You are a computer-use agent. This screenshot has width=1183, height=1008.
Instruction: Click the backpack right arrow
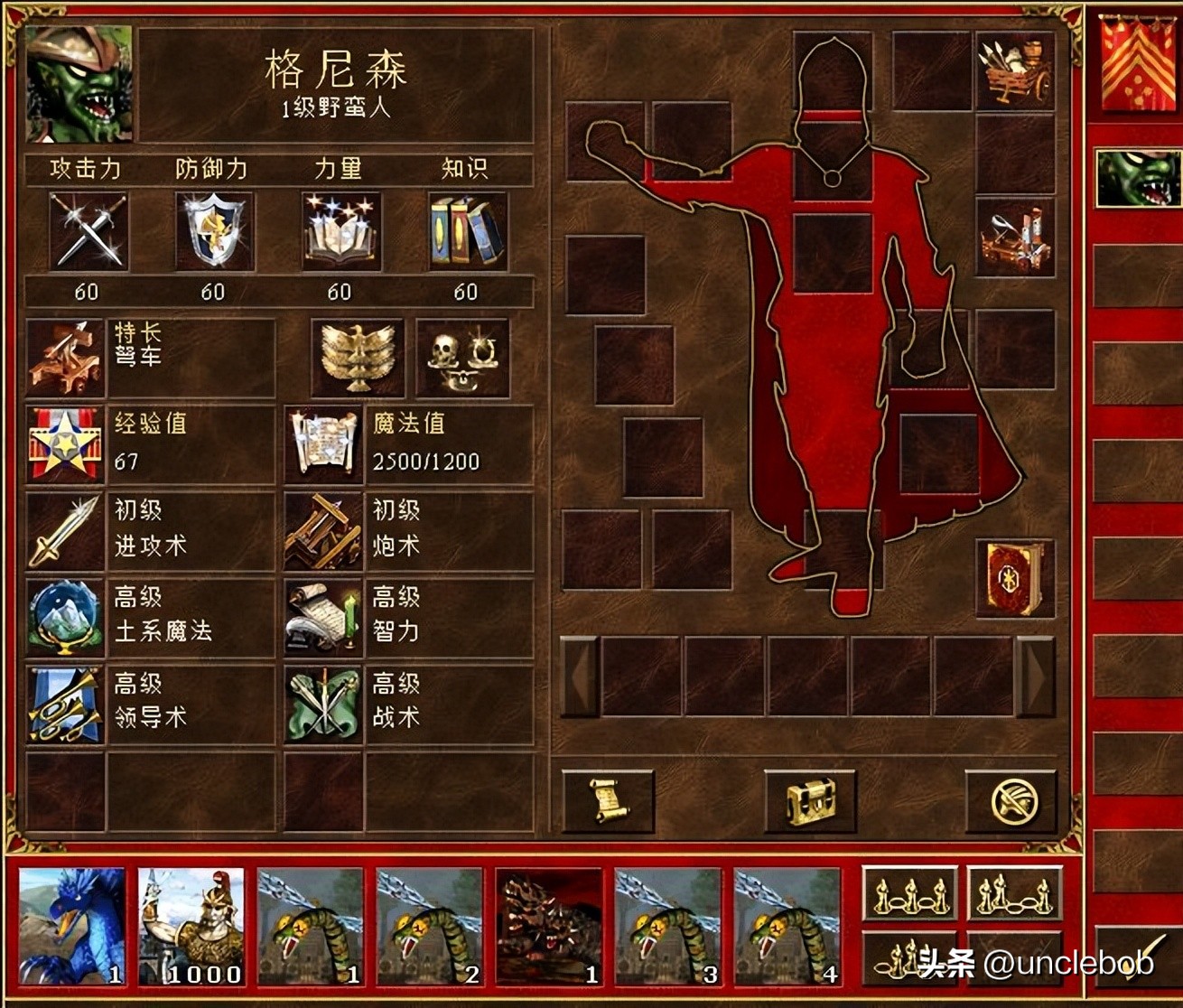pos(1035,677)
